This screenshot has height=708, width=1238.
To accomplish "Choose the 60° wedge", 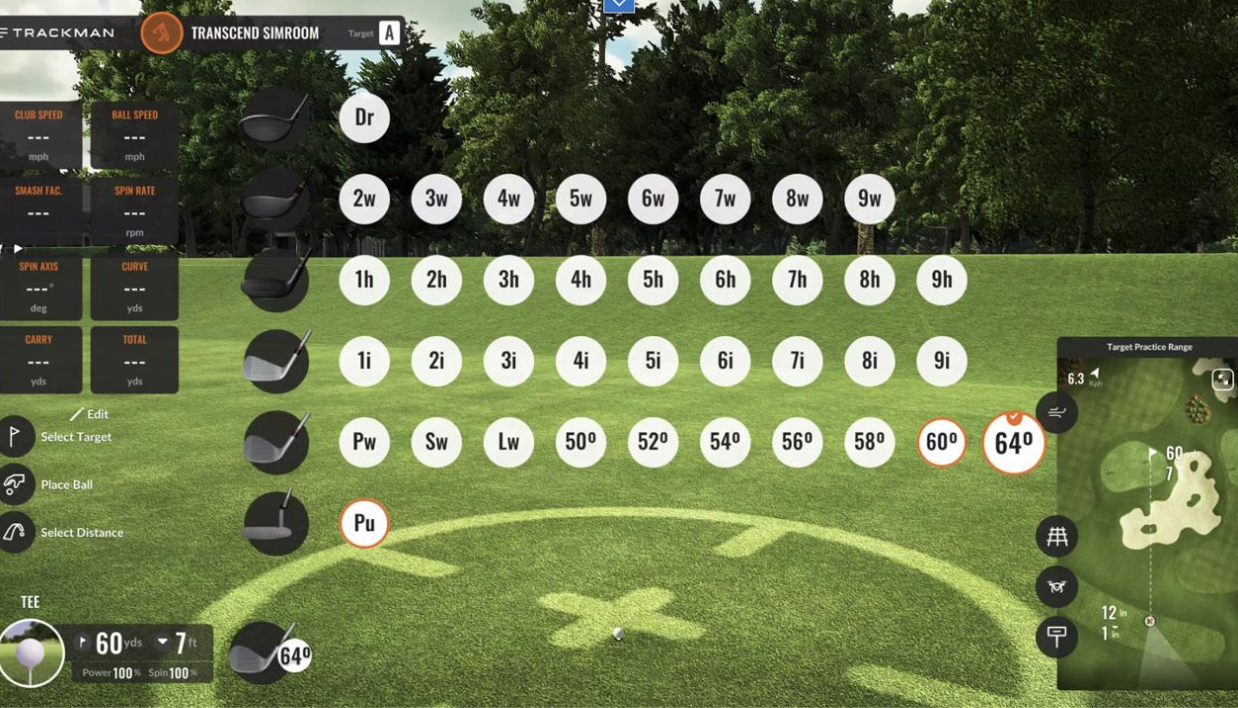I will [941, 442].
